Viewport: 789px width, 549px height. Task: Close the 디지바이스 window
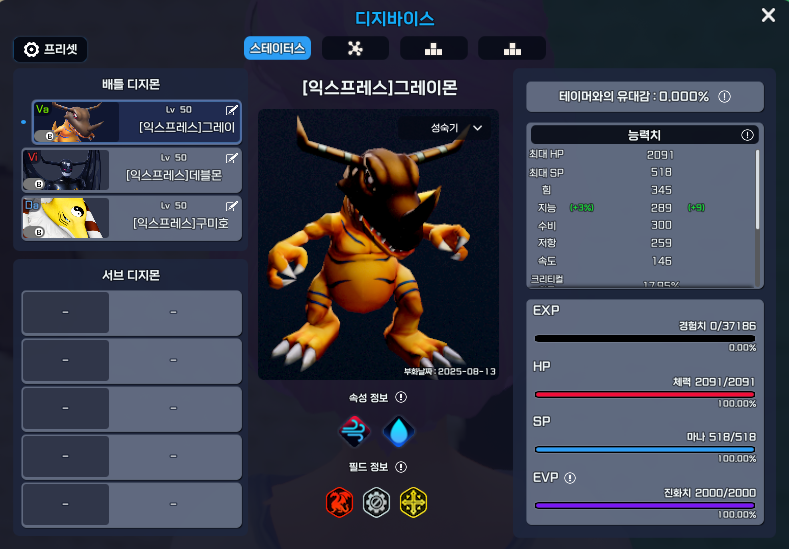pos(768,15)
